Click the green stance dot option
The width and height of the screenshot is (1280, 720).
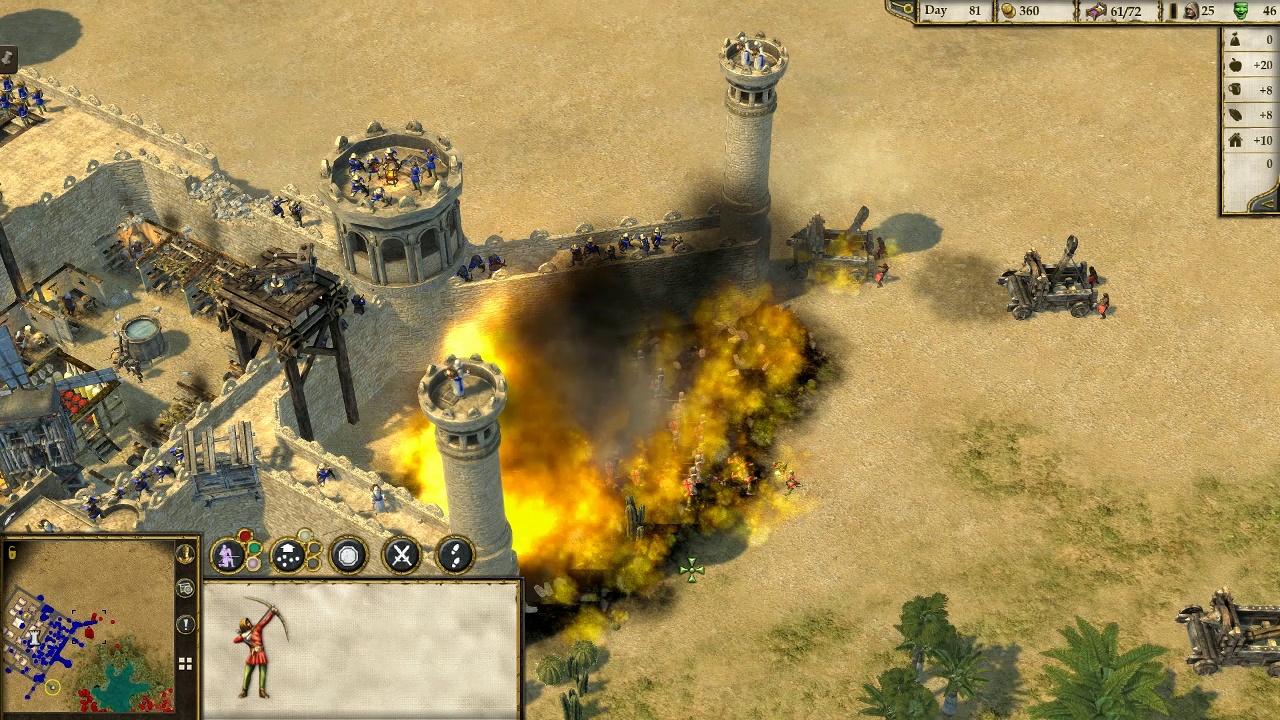point(255,549)
